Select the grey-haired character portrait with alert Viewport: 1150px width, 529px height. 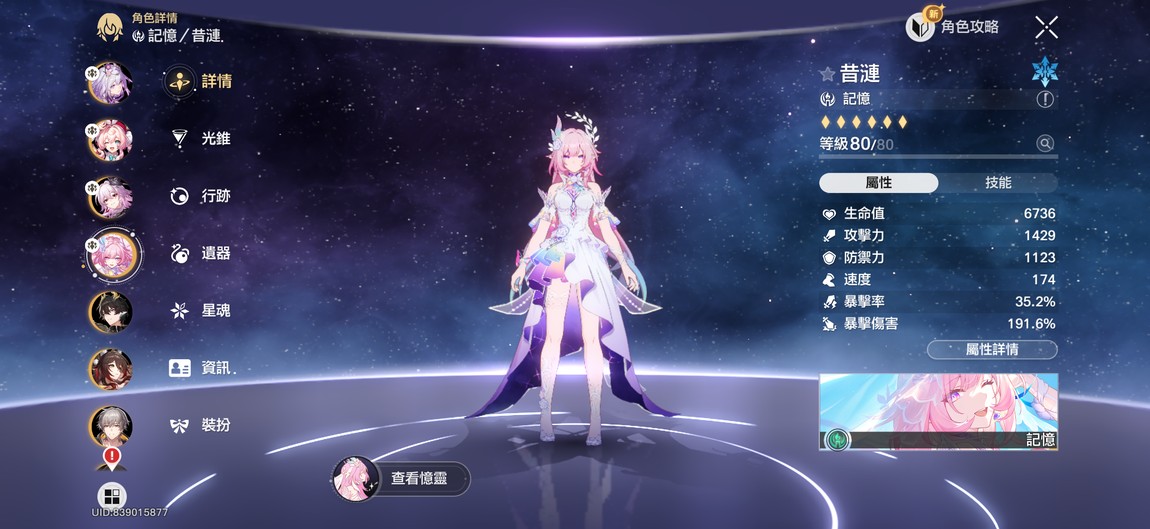point(111,427)
